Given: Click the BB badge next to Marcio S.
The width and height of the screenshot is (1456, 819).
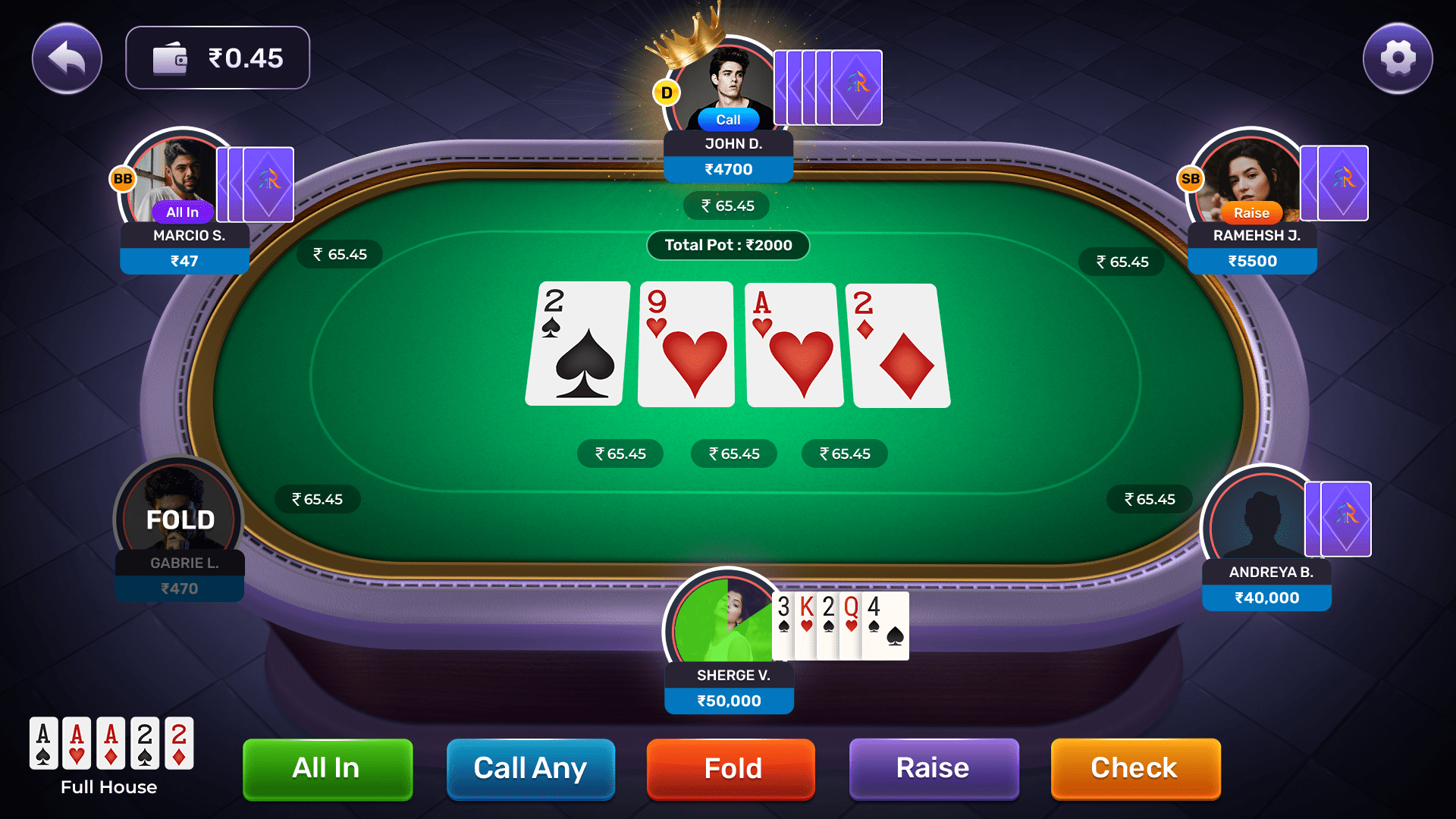Looking at the screenshot, I should click(x=122, y=180).
